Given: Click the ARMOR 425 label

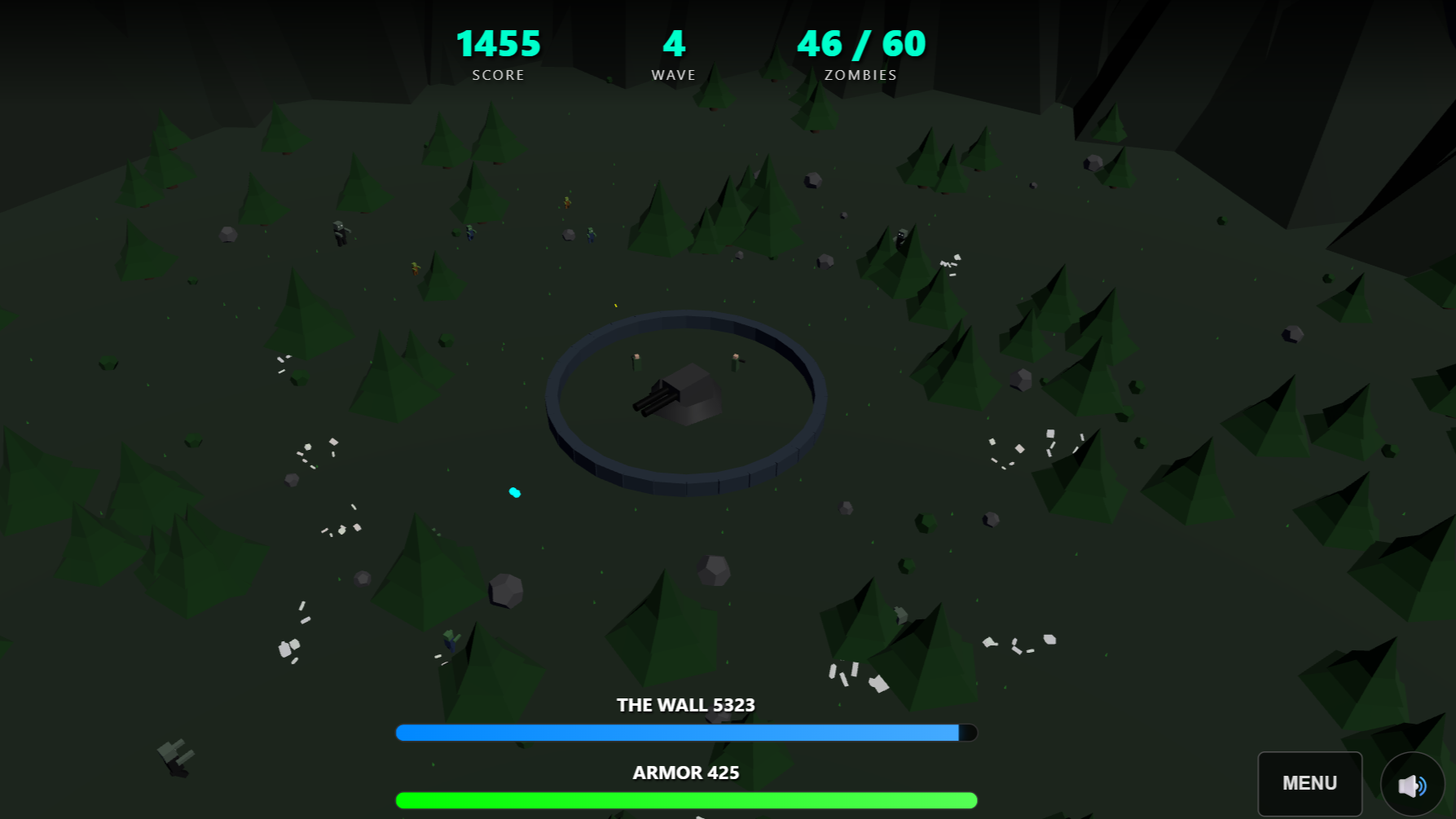Looking at the screenshot, I should (x=685, y=773).
